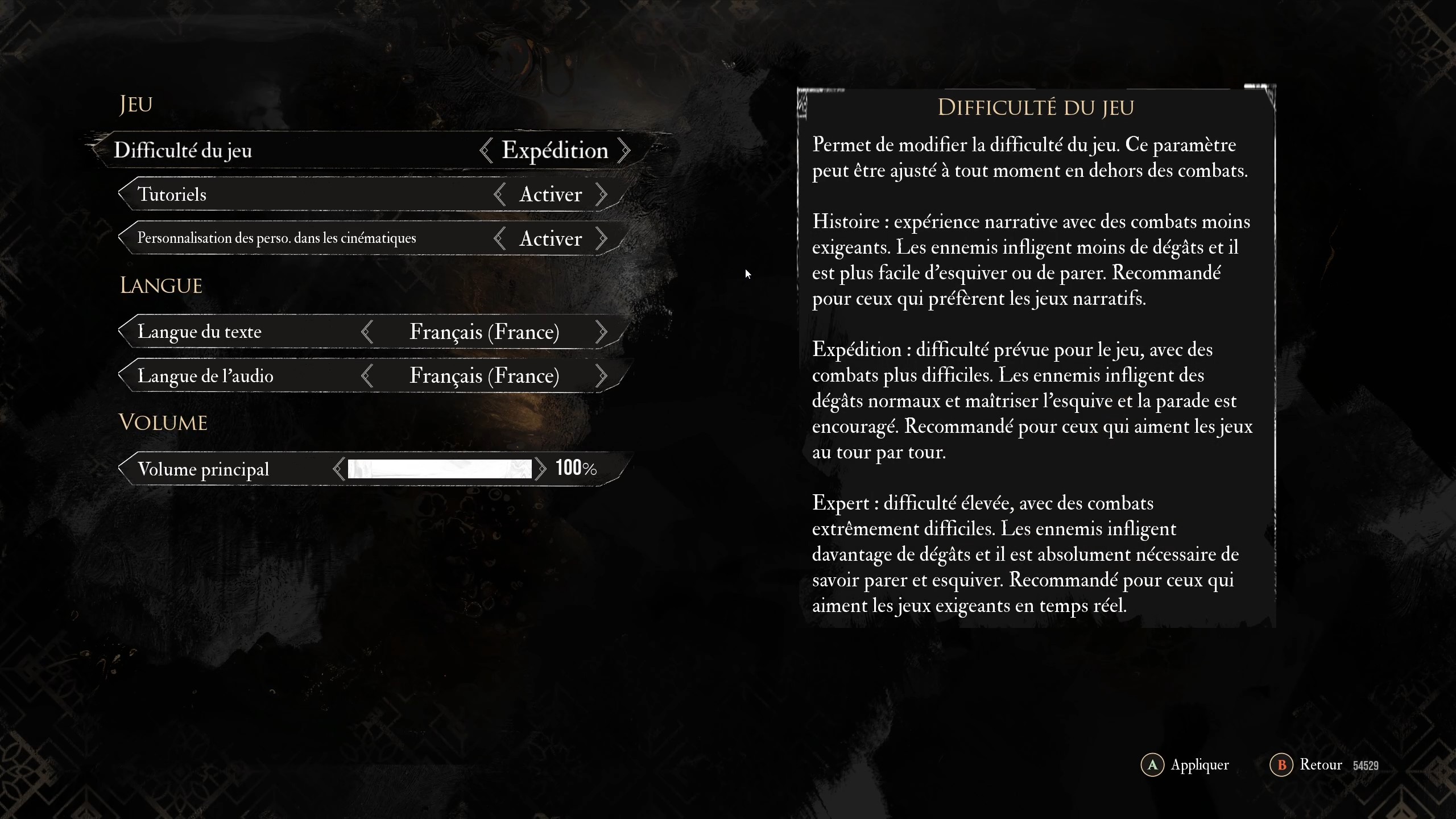Adjust the Volume principal slider
The height and width of the screenshot is (819, 1456).
pyautogui.click(x=438, y=468)
